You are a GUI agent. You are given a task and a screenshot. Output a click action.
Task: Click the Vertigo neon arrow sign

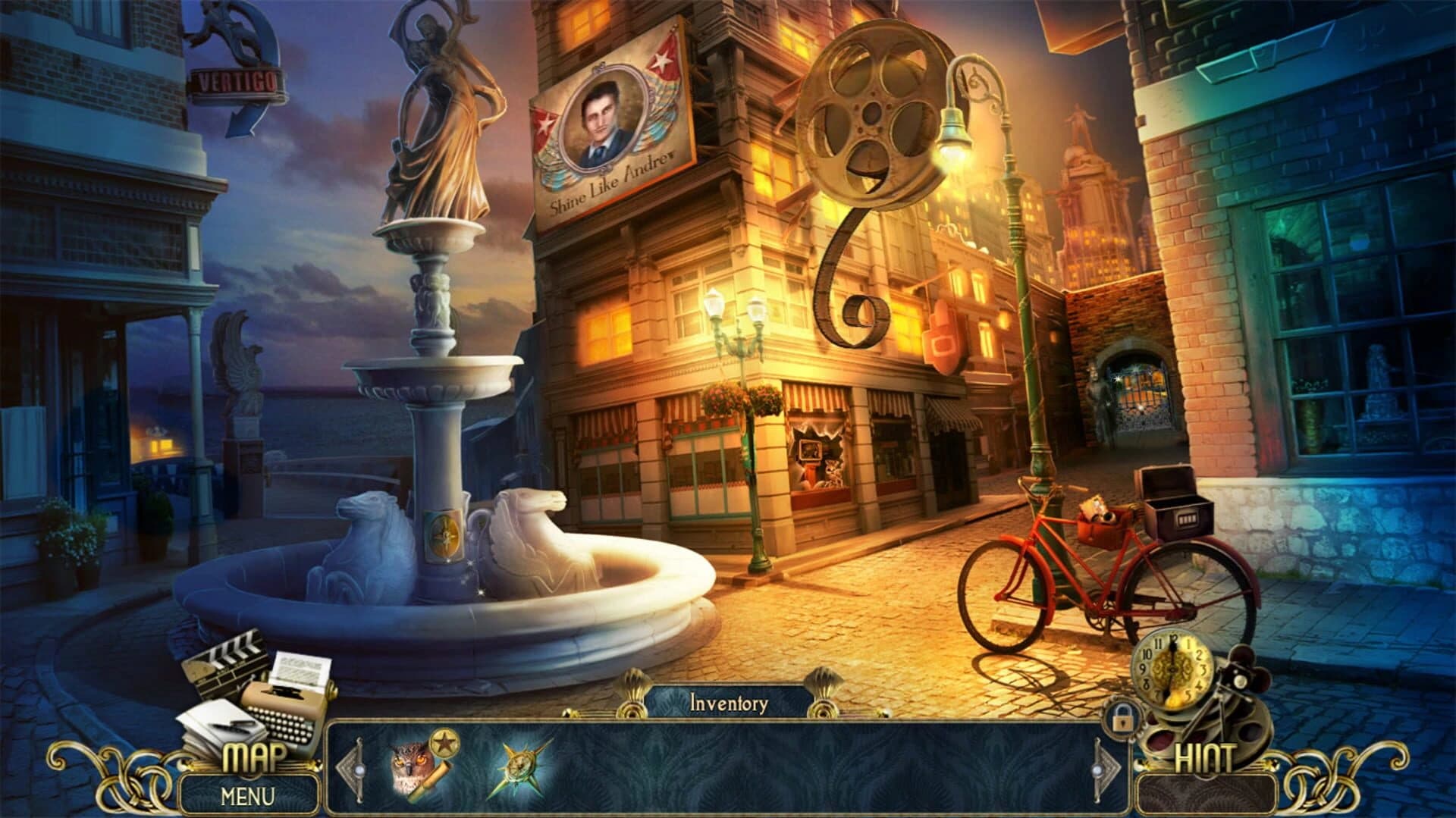237,80
